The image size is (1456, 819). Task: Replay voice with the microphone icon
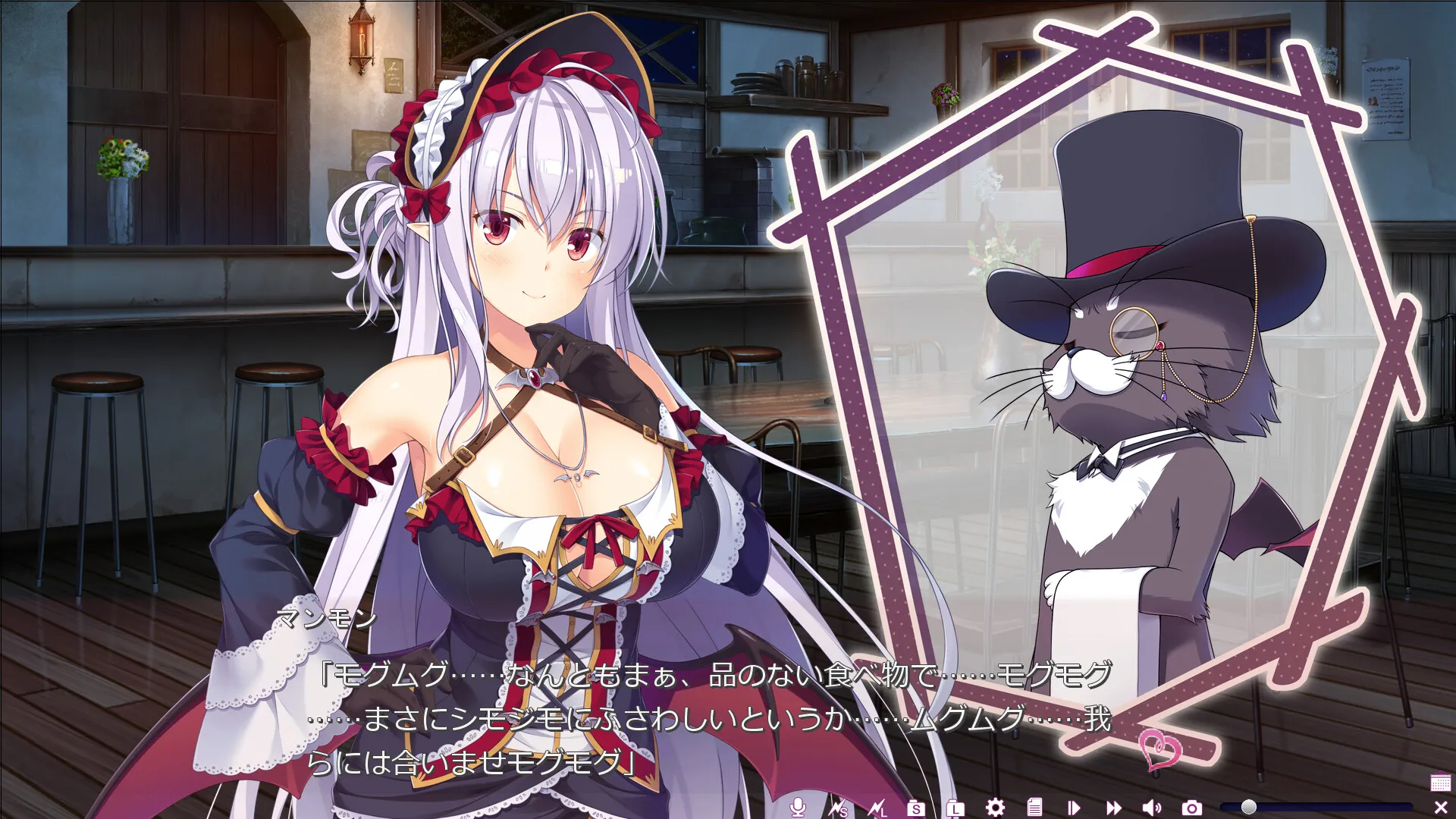click(797, 808)
